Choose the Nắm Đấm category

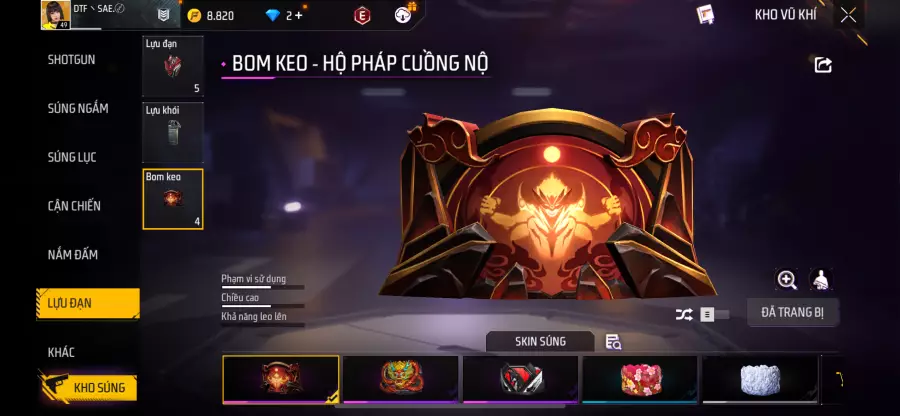coord(73,255)
